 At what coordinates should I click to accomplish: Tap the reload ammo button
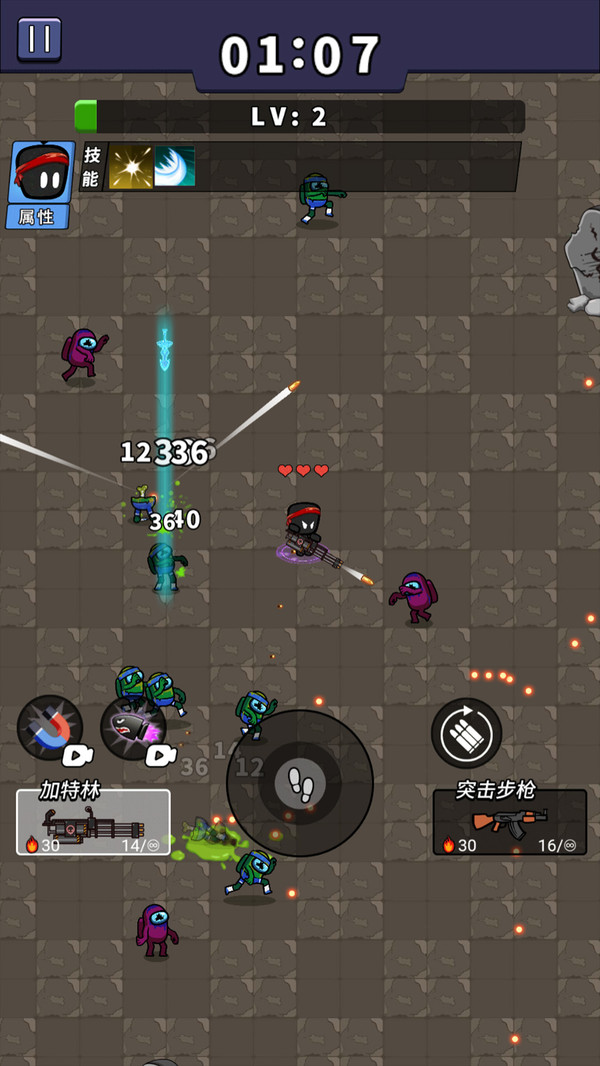pos(466,733)
